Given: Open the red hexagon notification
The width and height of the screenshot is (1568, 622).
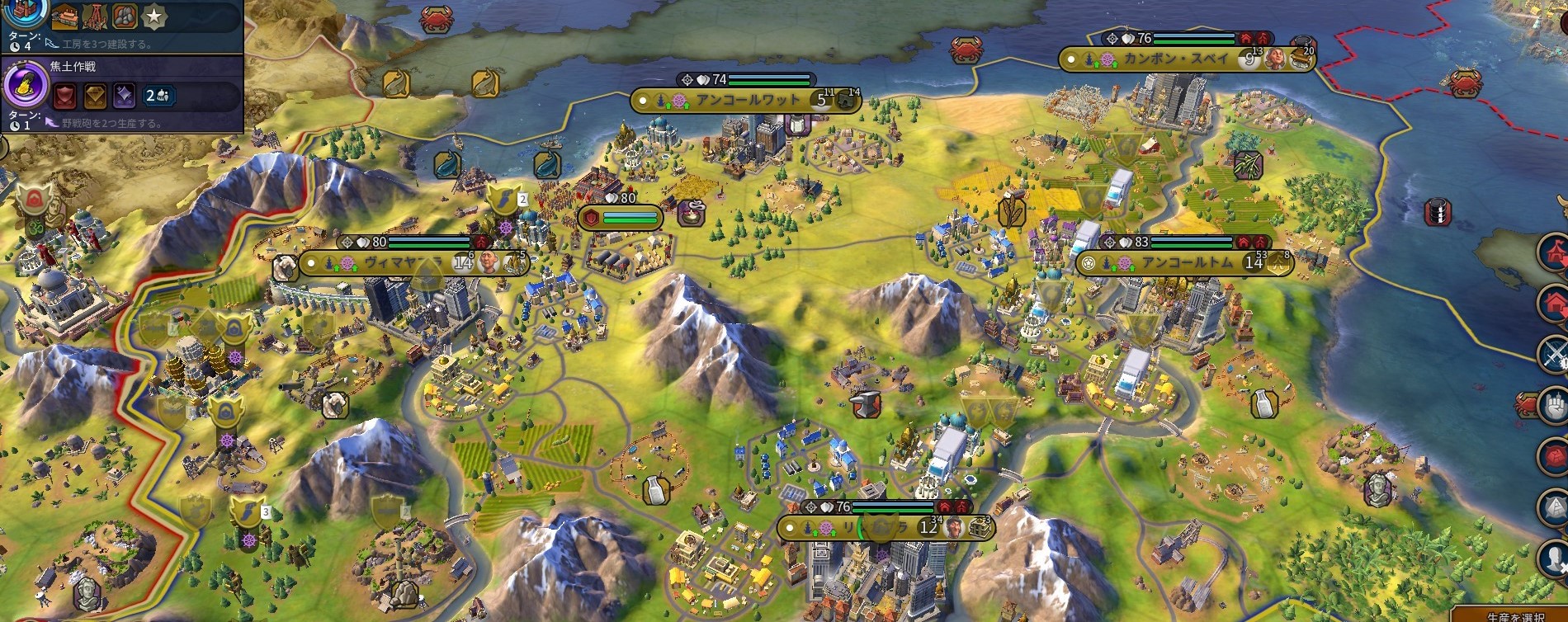Looking at the screenshot, I should 1555,456.
